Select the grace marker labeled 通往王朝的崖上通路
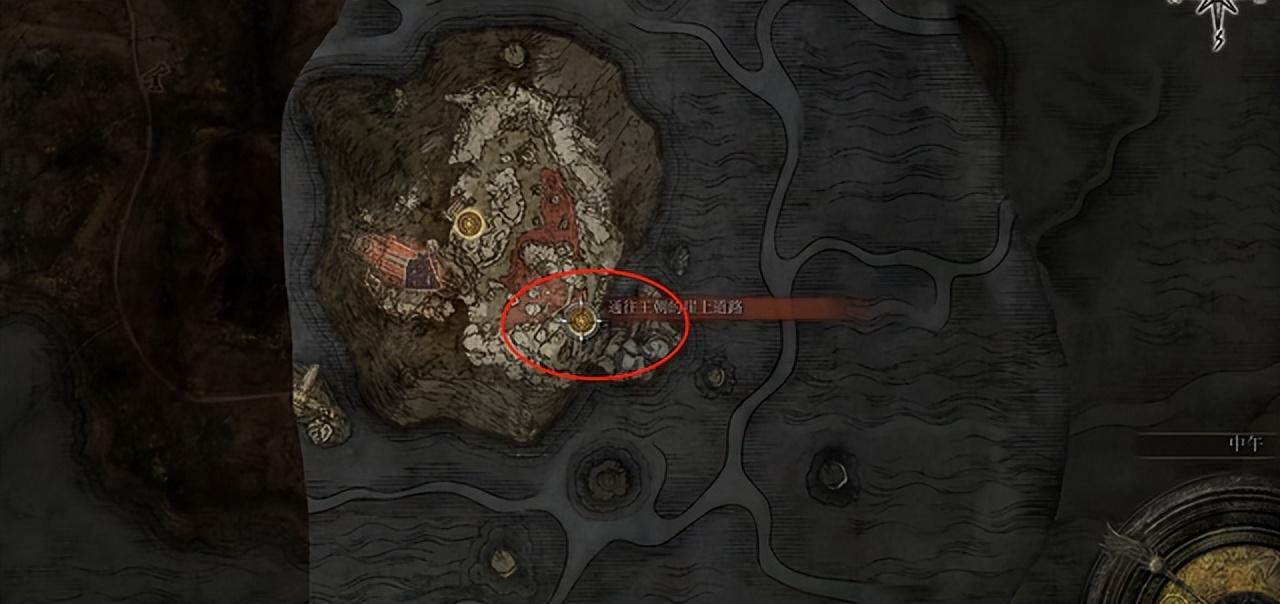The width and height of the screenshot is (1280, 604). coord(582,321)
